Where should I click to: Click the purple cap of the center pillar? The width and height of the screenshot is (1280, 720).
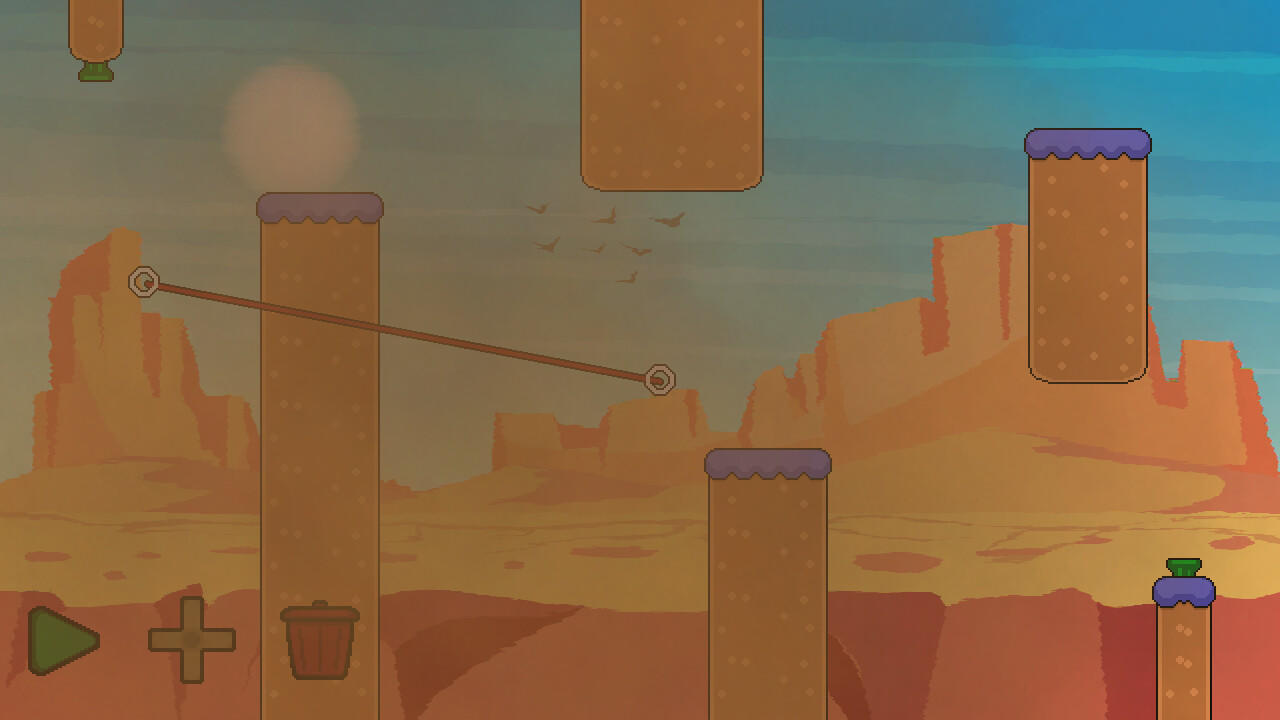pos(768,464)
